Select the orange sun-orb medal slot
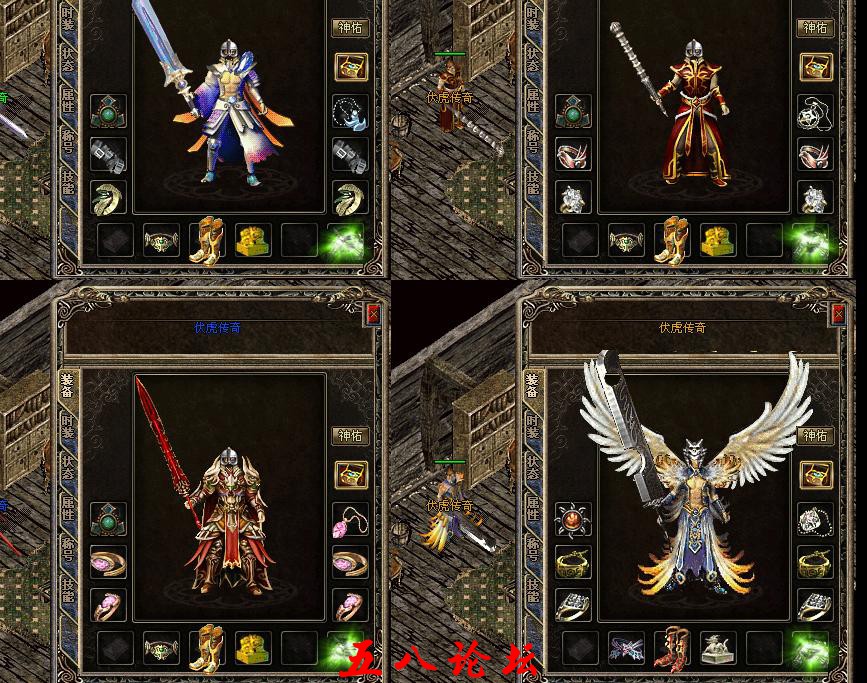 [x=573, y=519]
